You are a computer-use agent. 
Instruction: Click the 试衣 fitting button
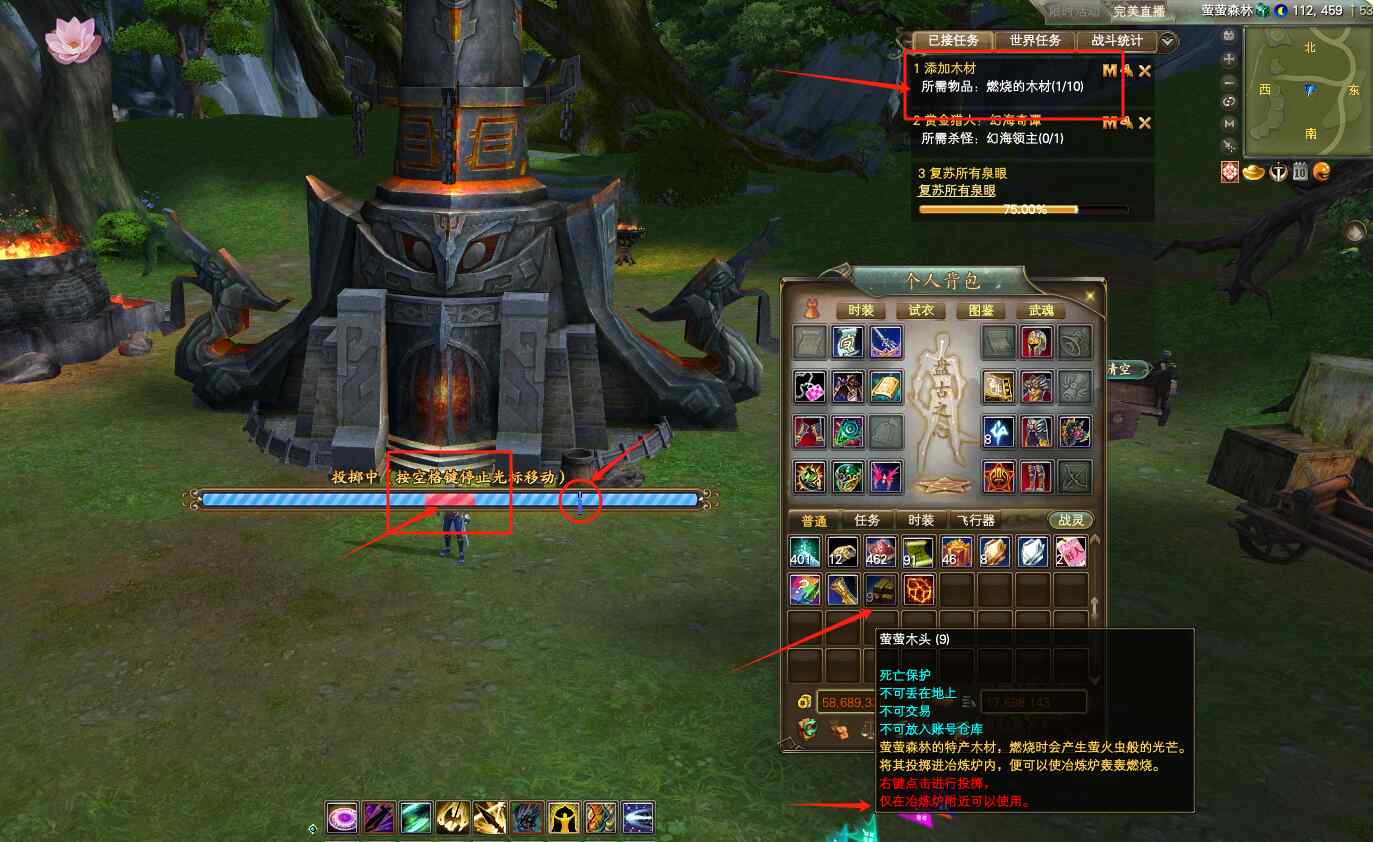(x=921, y=311)
